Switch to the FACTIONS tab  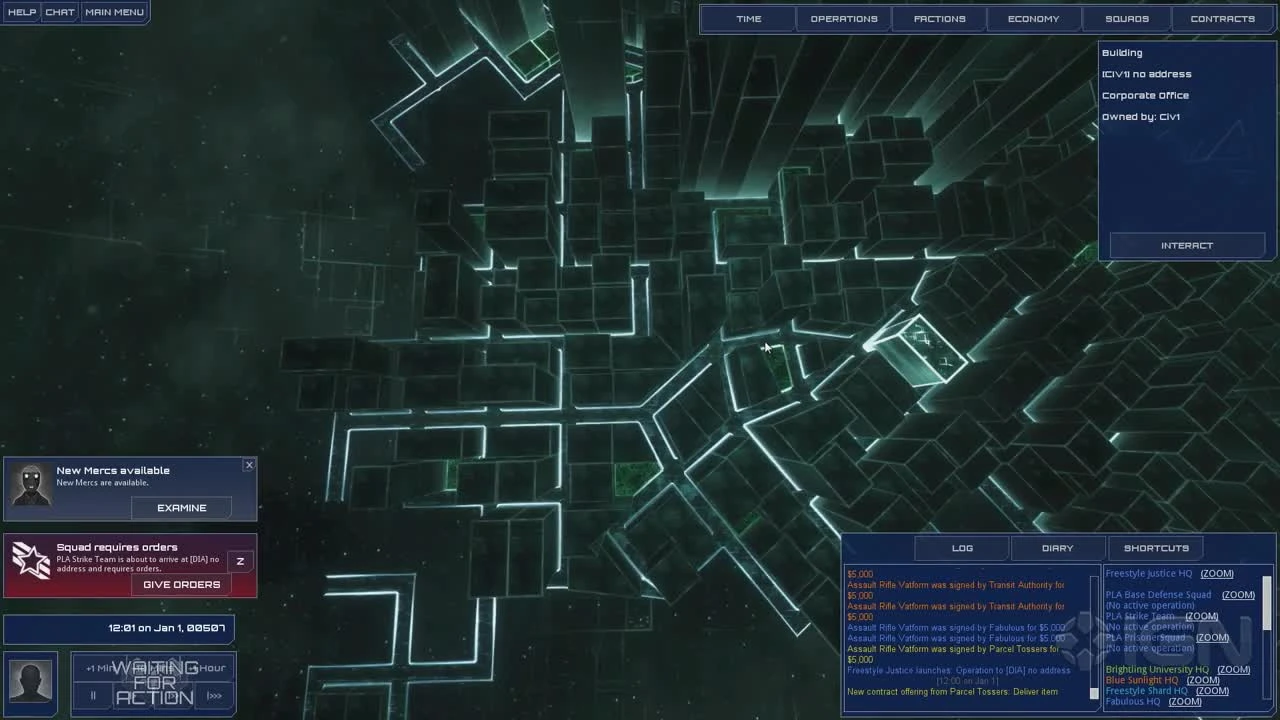click(x=938, y=18)
